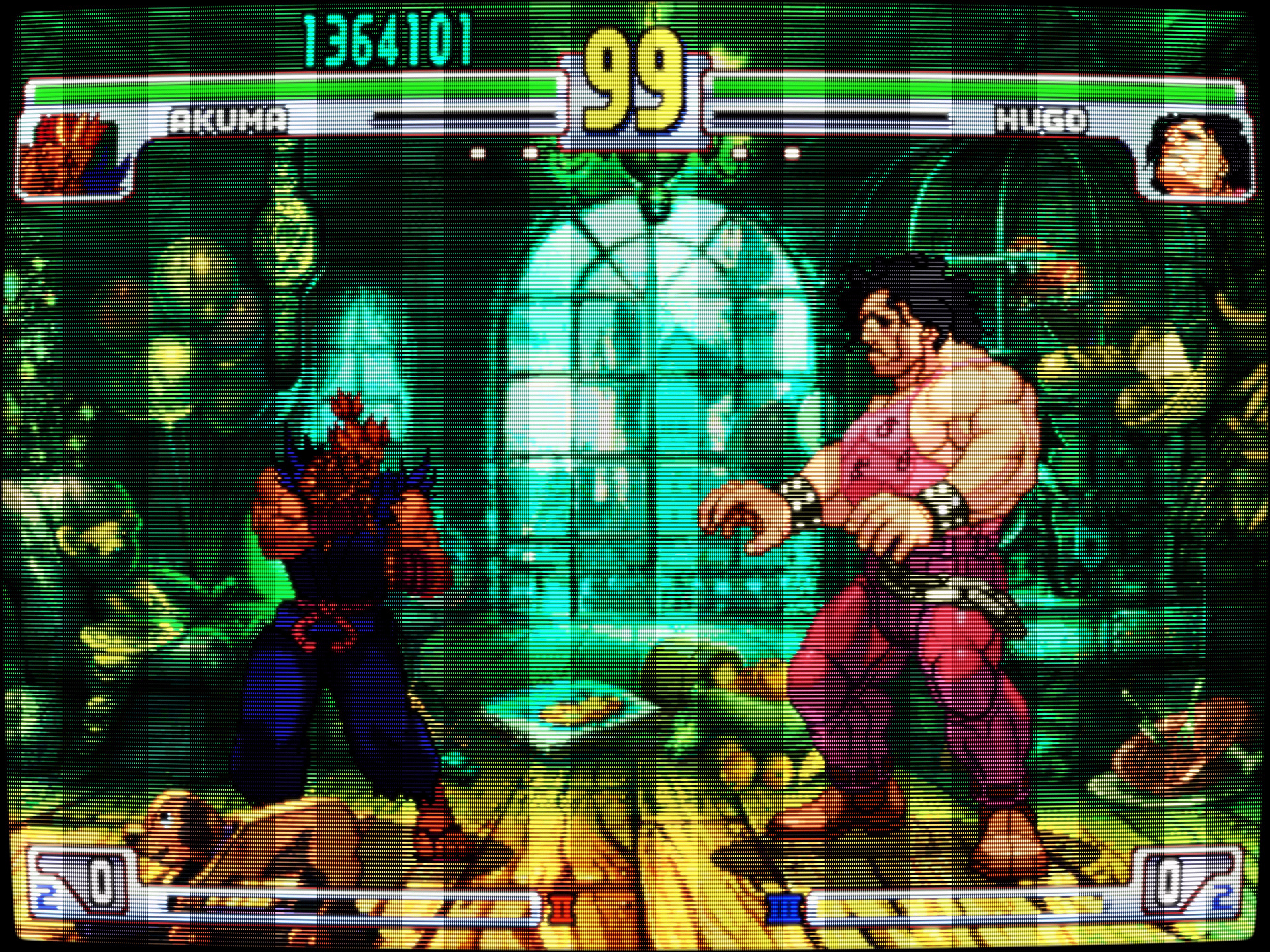
Task: Select the blue Super Art III icon
Action: coord(784,910)
